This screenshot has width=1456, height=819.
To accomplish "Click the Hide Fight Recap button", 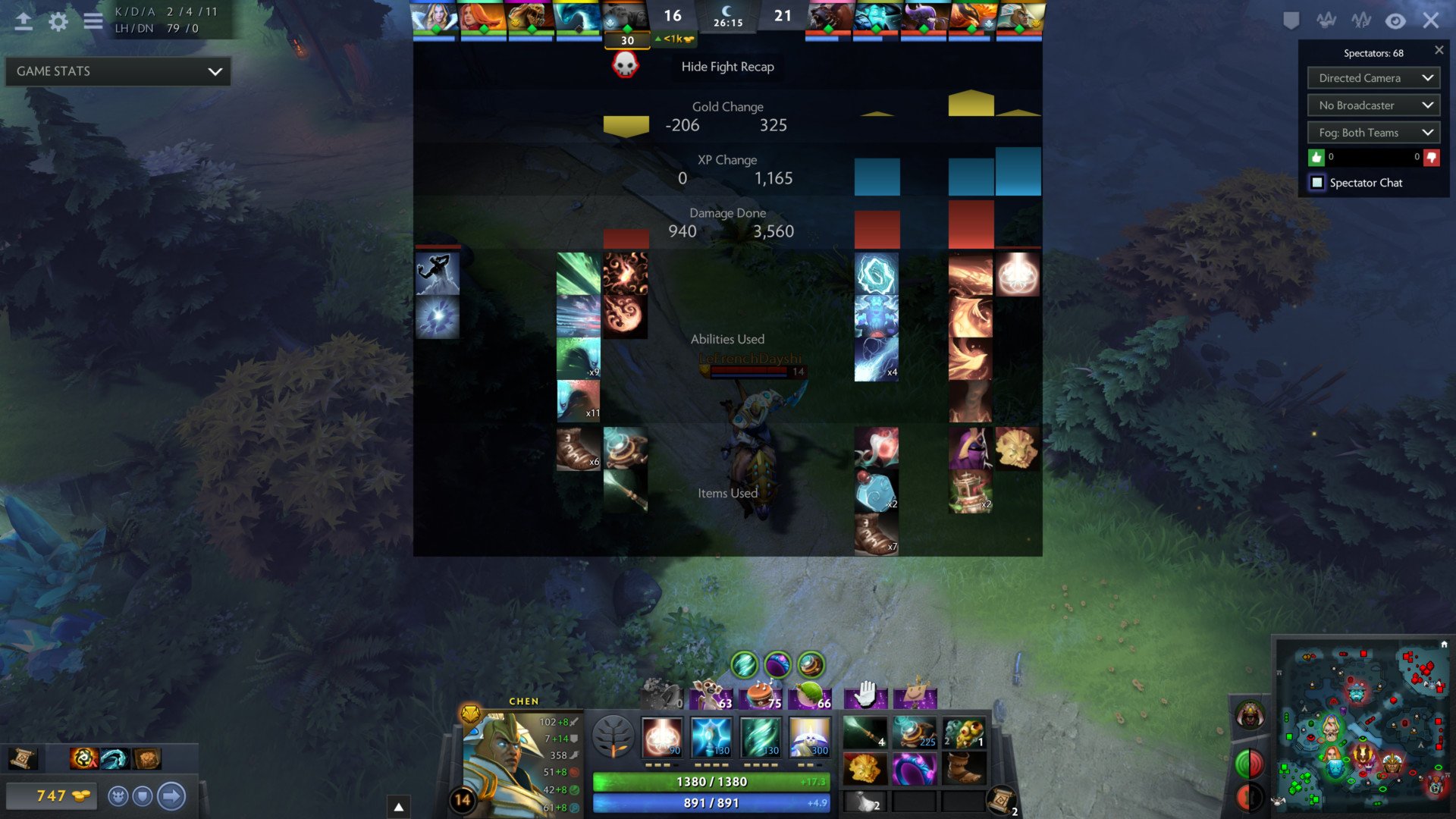I will click(x=727, y=67).
